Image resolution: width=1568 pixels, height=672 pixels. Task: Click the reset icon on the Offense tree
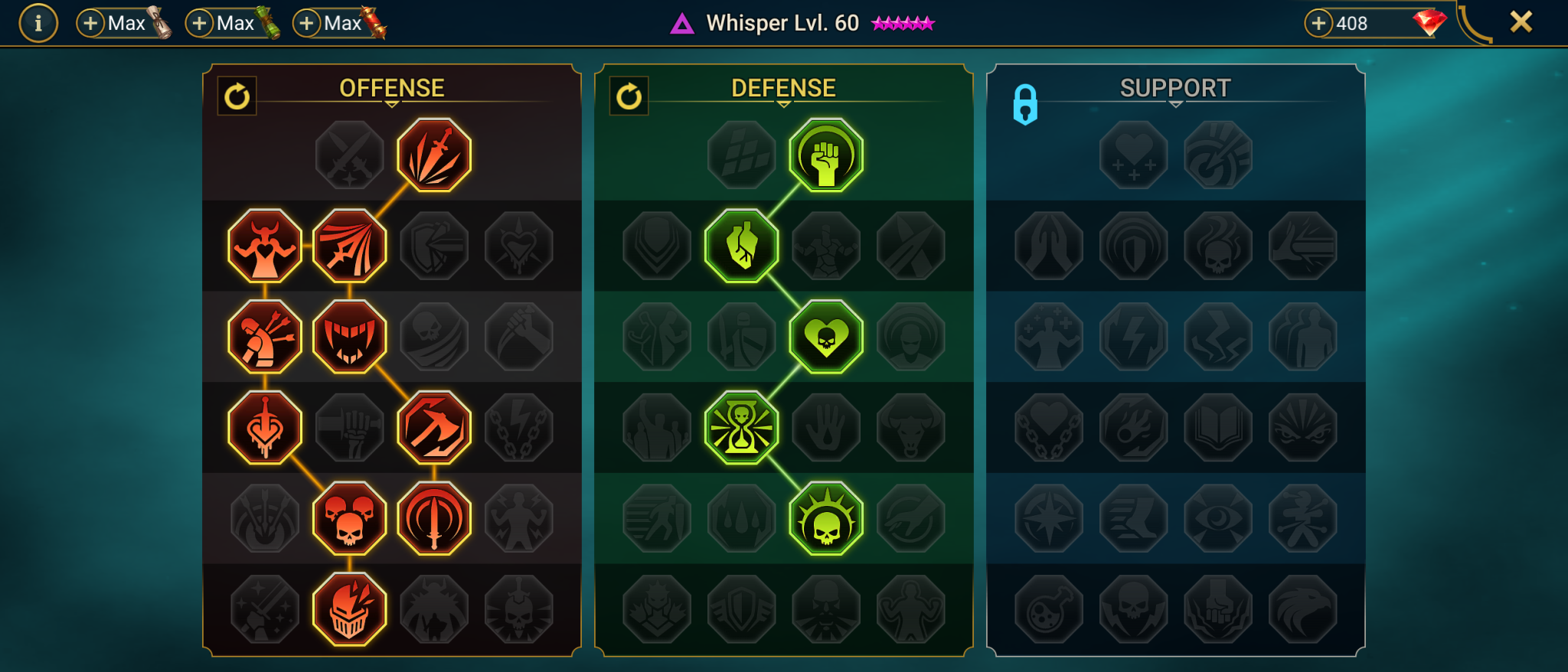click(x=237, y=96)
